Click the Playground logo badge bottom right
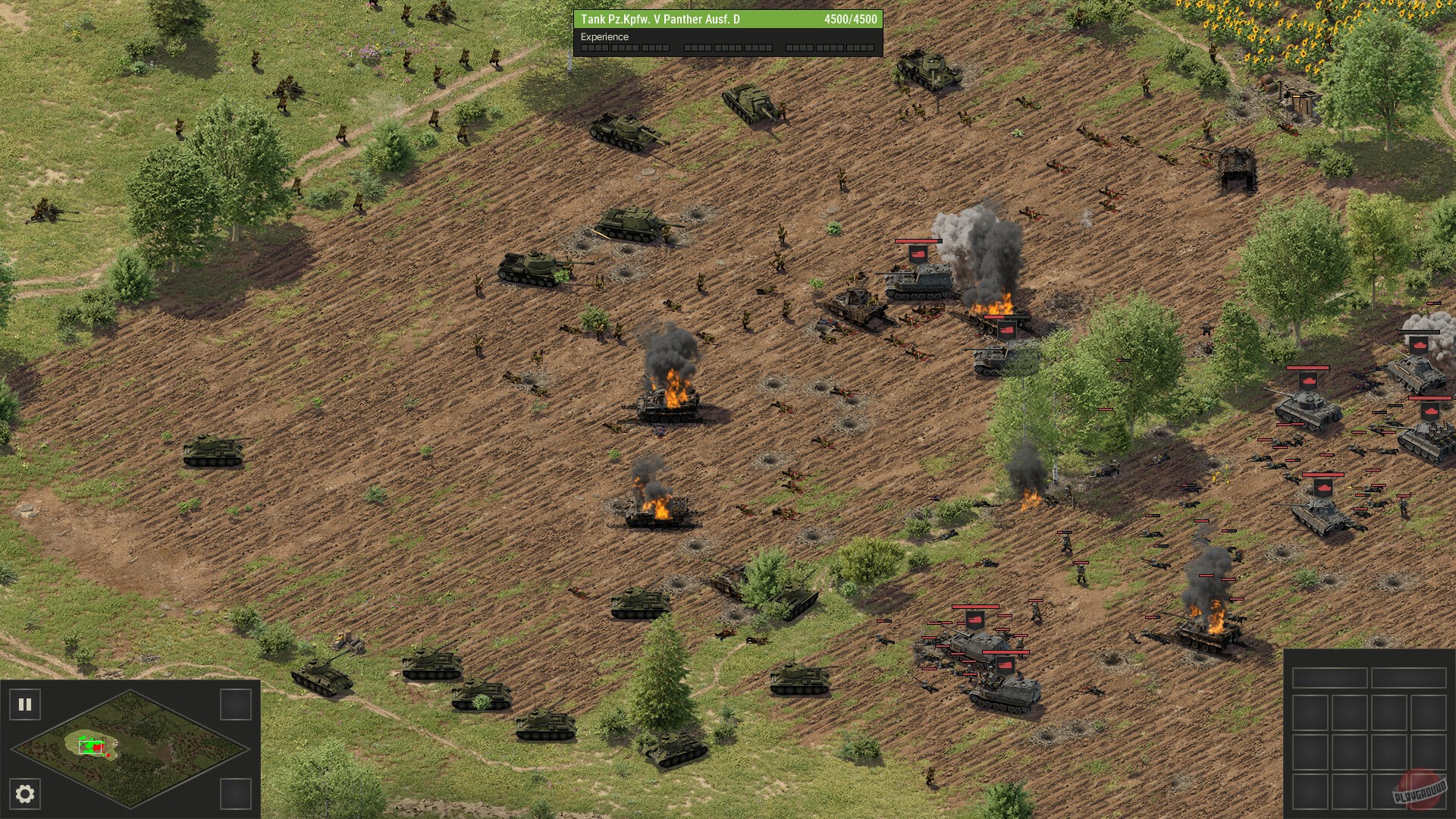This screenshot has width=1456, height=819. pos(1417,793)
